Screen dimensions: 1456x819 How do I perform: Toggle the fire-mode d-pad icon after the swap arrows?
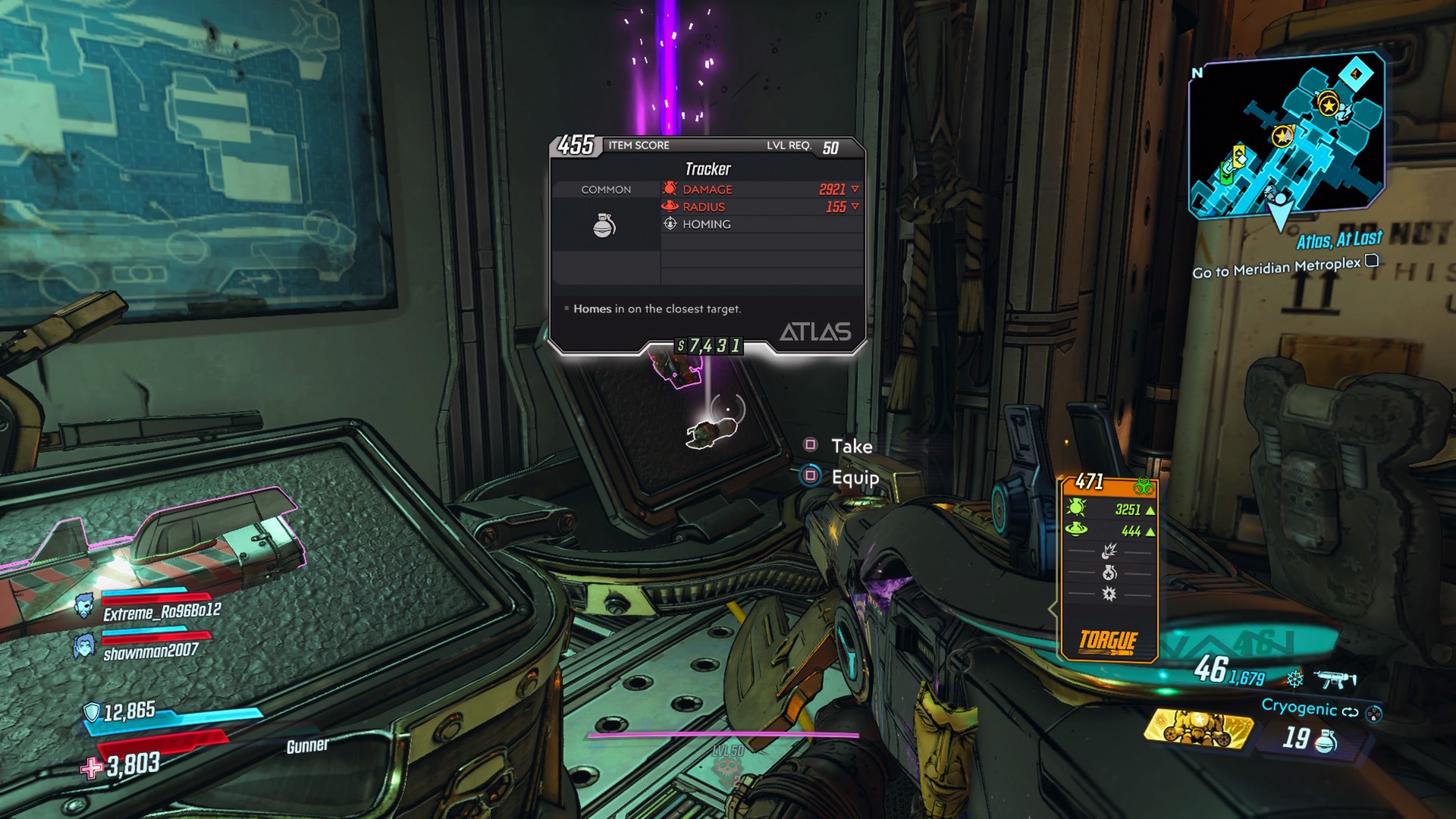[x=1373, y=714]
